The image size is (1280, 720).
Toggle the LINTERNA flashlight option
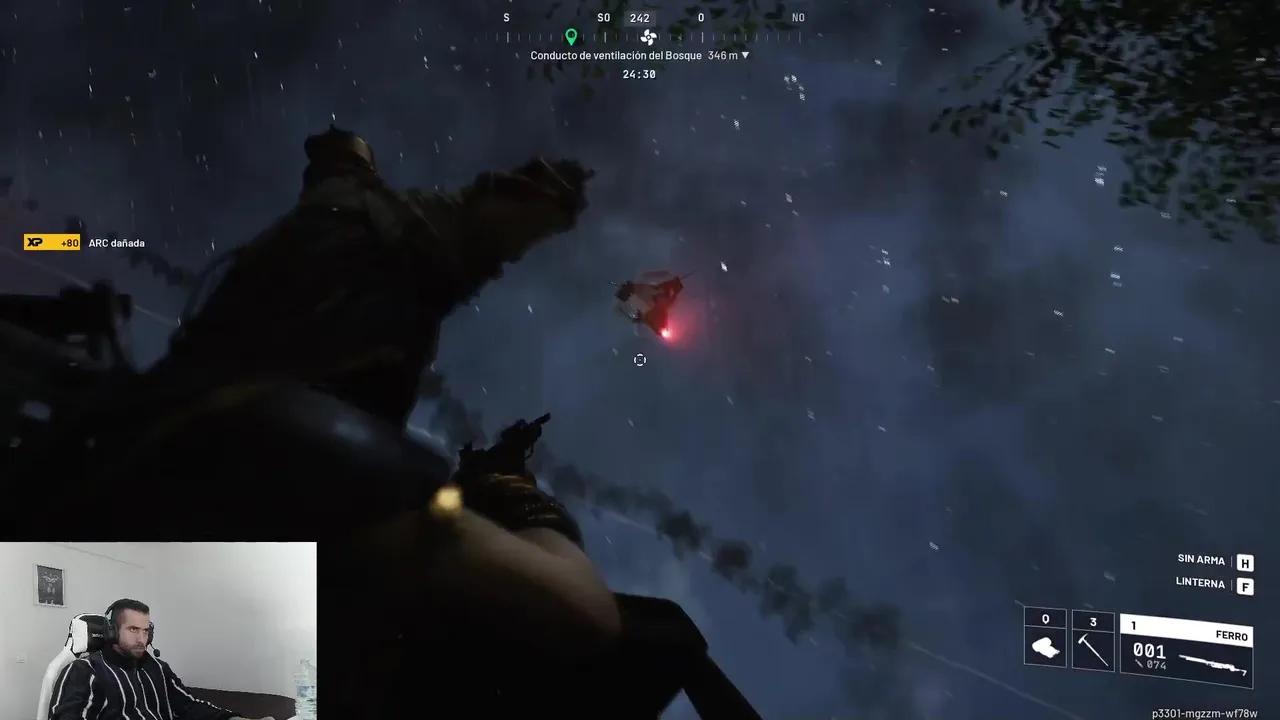click(1199, 584)
